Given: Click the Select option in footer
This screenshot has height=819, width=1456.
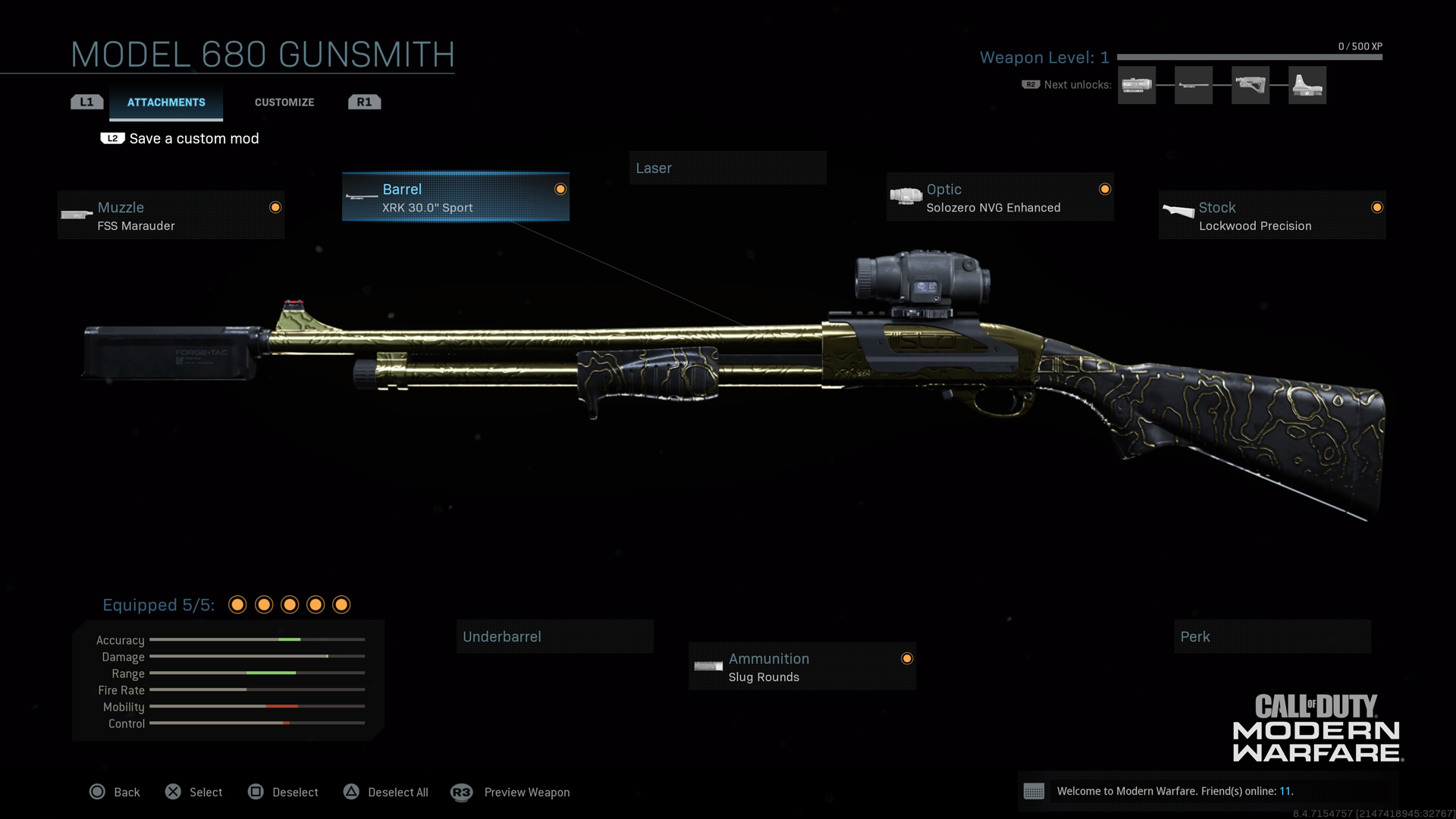Looking at the screenshot, I should tap(194, 792).
